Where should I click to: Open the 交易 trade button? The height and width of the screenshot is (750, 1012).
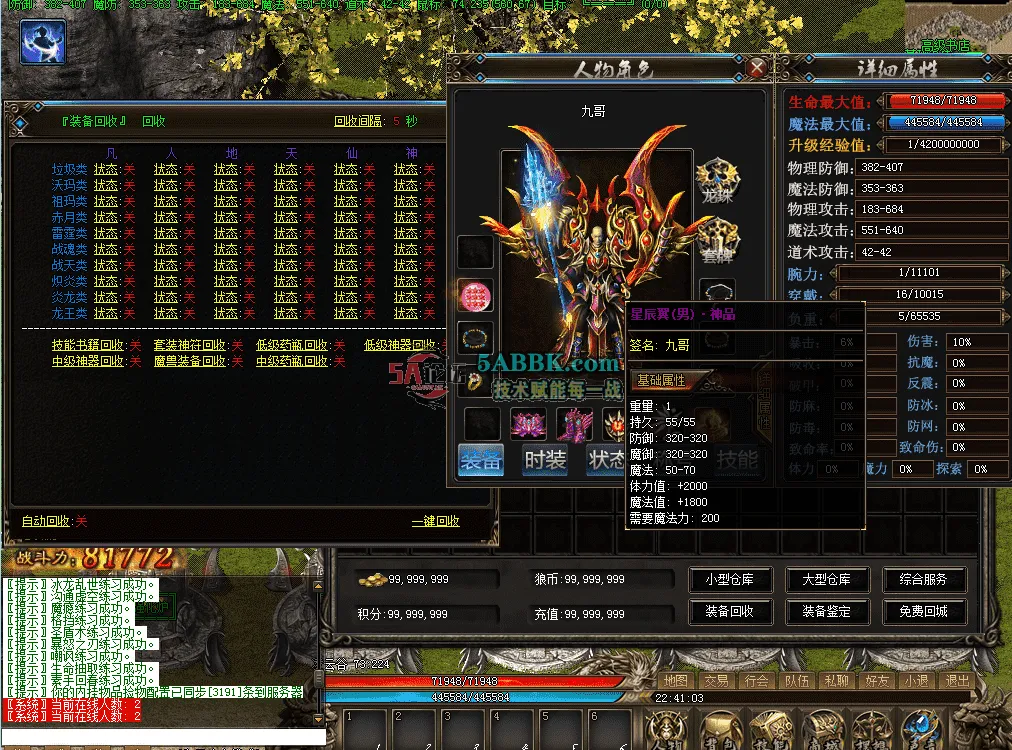pos(715,680)
